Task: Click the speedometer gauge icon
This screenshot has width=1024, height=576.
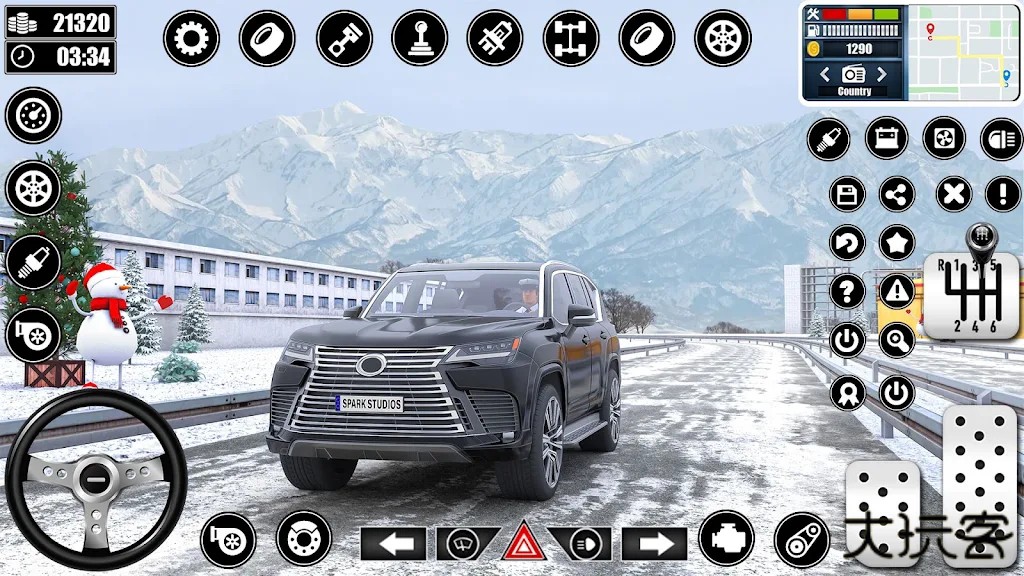Action: point(33,115)
